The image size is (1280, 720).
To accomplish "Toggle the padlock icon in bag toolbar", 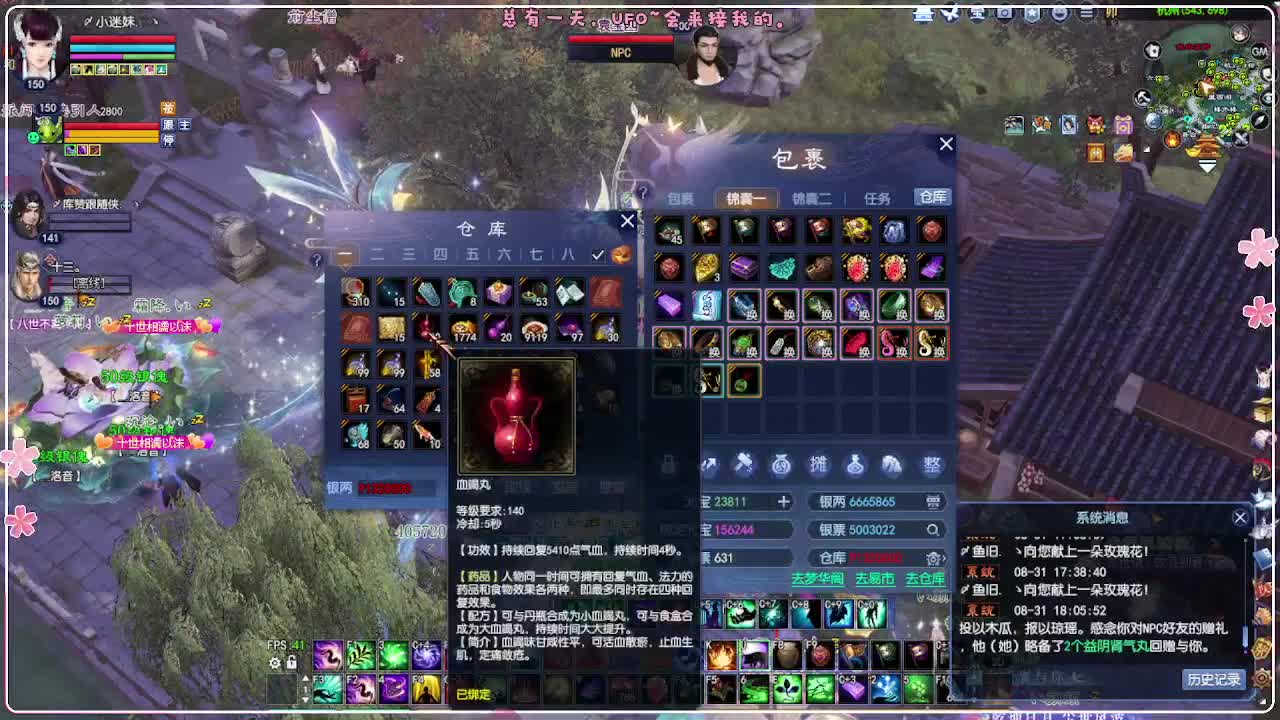I will coord(667,465).
